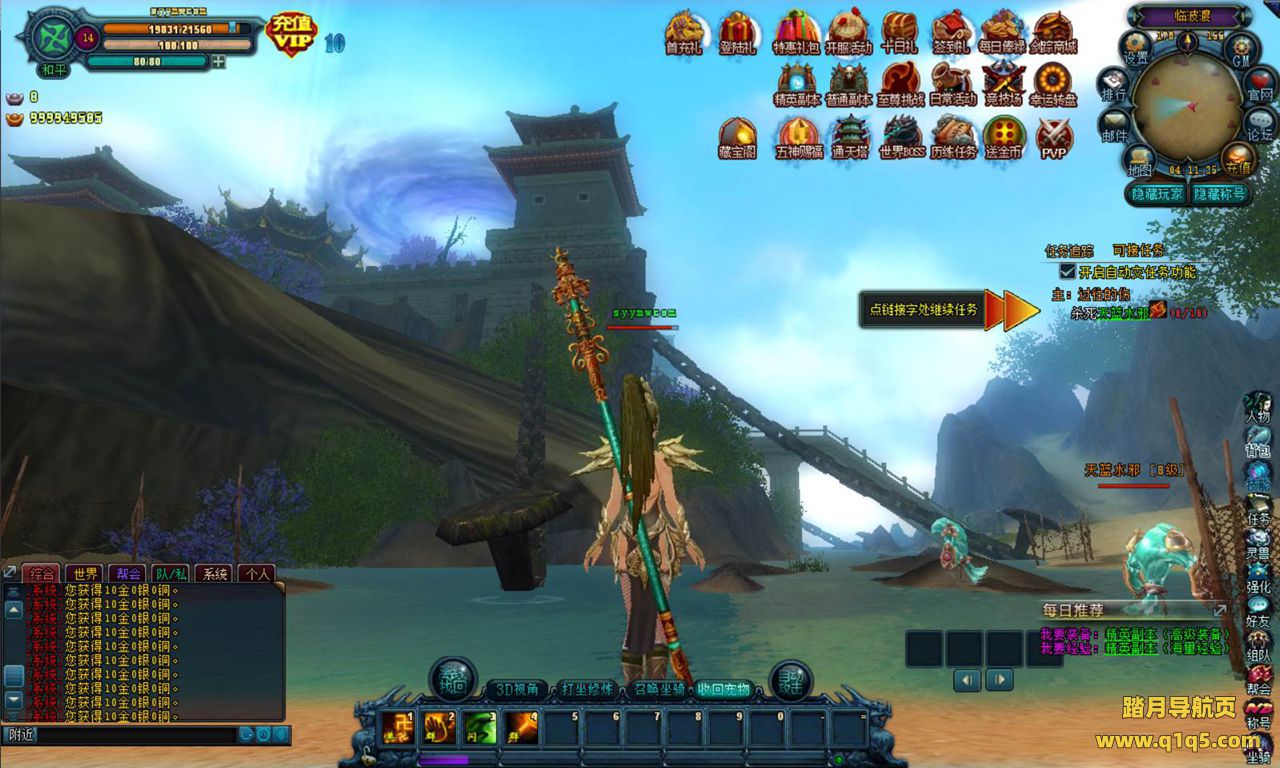
Task: Open 设置 settings beside the minimap
Action: click(1136, 46)
